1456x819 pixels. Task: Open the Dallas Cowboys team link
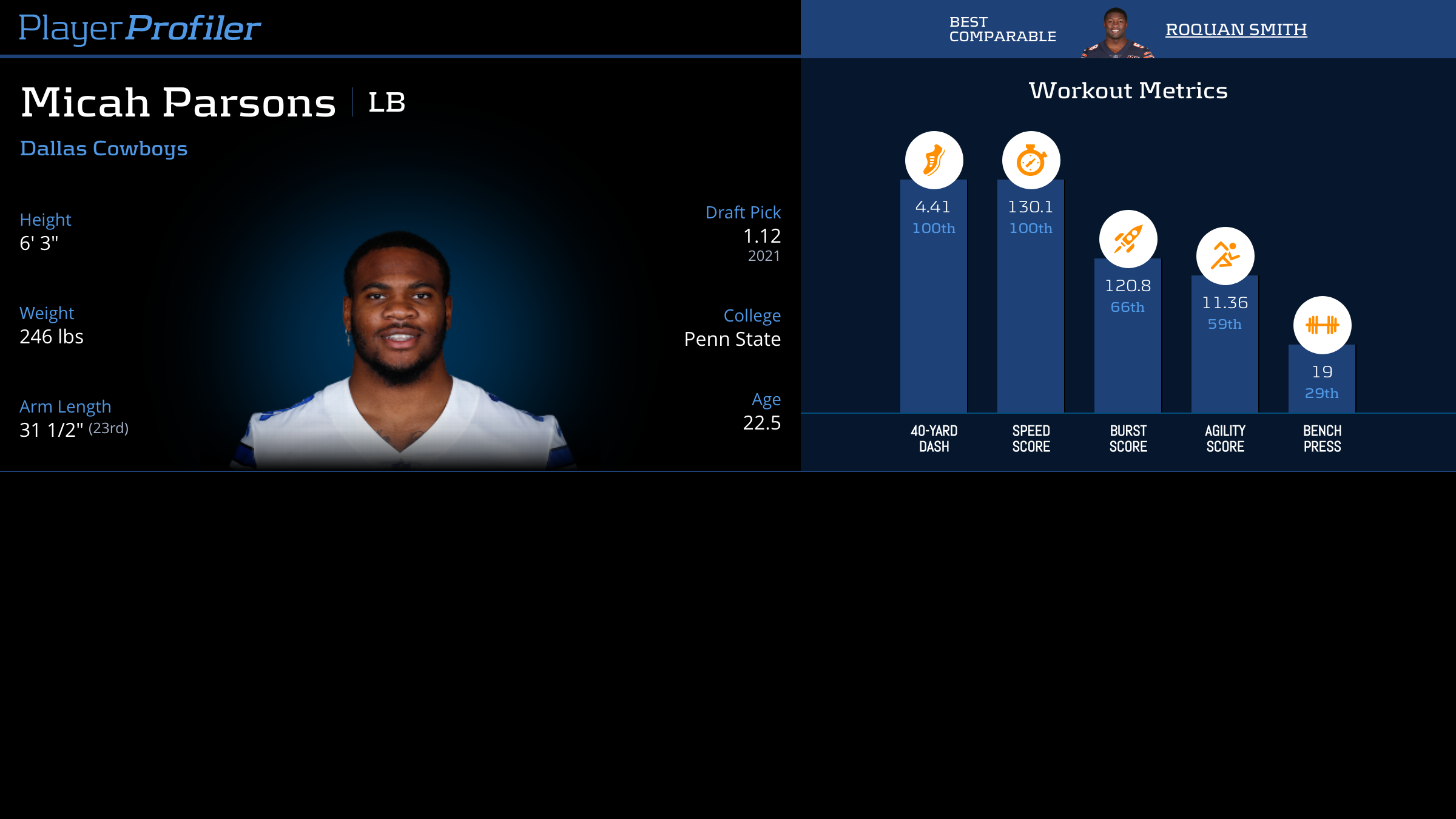coord(104,149)
